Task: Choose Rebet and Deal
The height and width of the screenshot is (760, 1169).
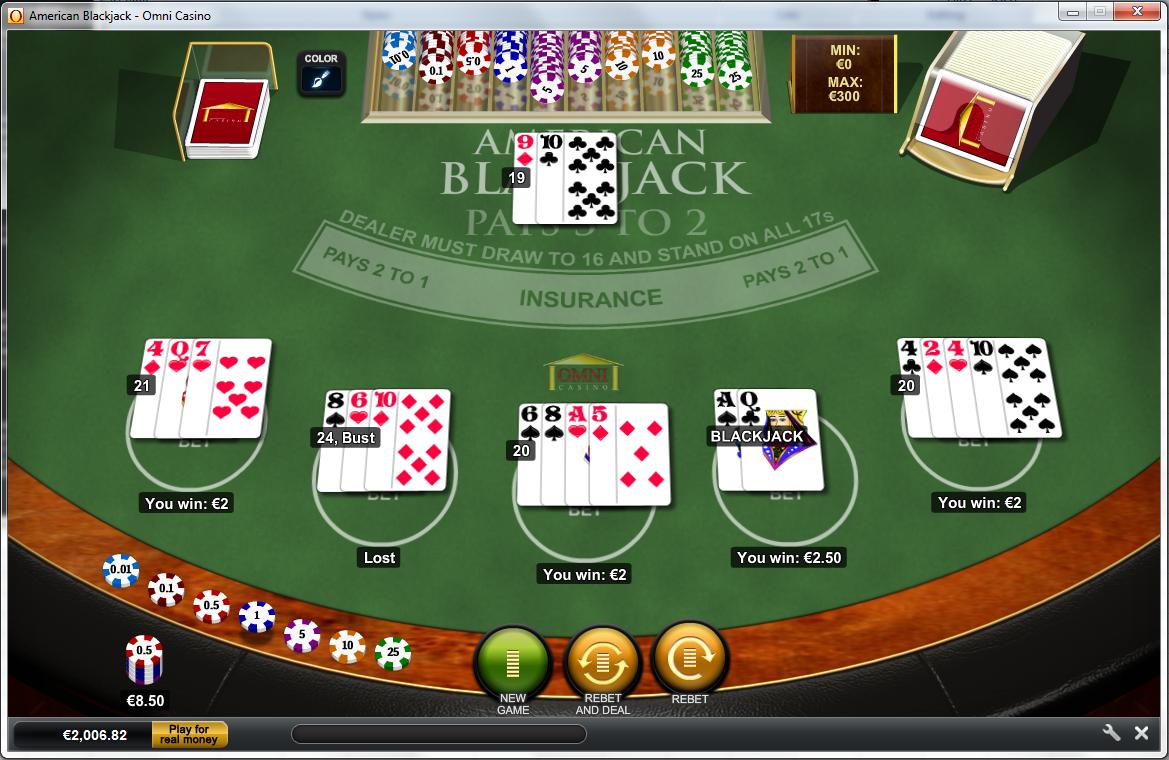Action: point(602,660)
